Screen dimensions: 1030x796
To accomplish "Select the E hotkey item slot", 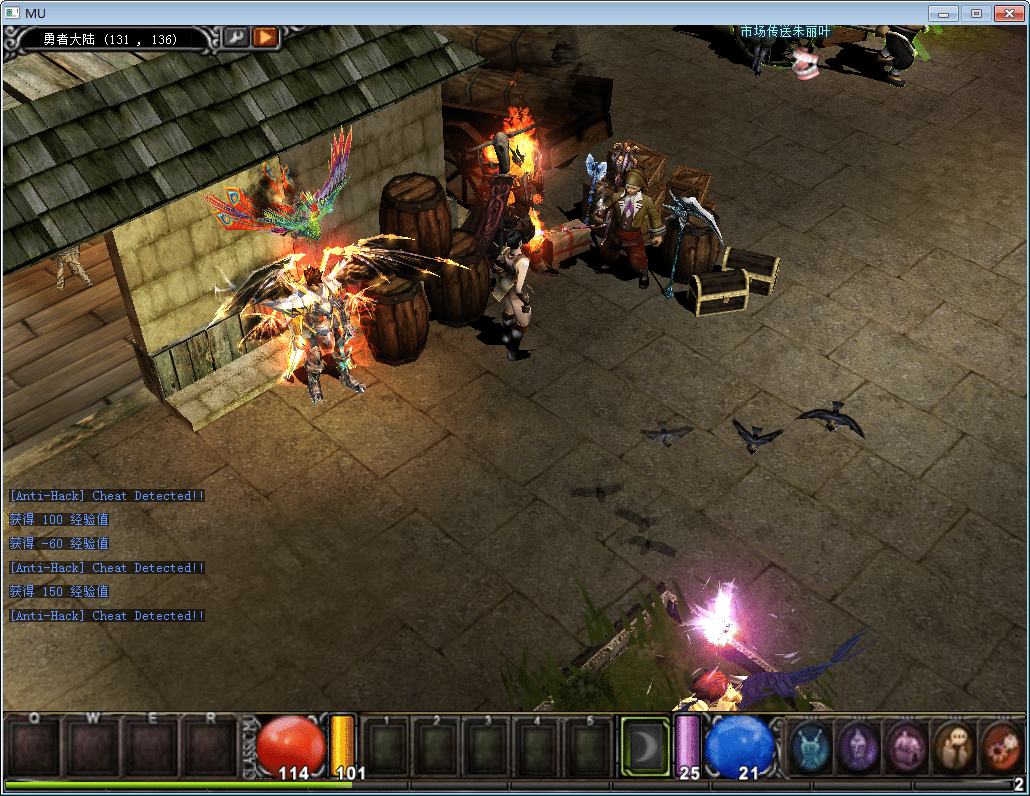I will pyautogui.click(x=152, y=748).
